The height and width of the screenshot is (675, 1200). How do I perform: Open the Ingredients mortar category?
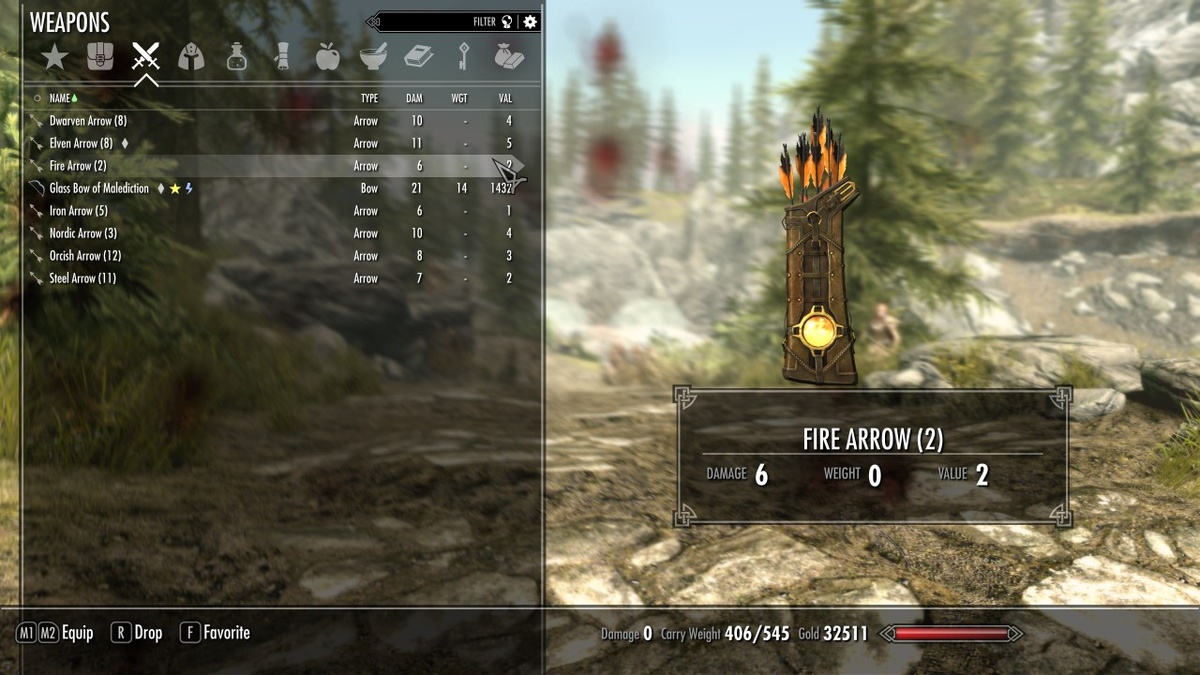pos(373,57)
